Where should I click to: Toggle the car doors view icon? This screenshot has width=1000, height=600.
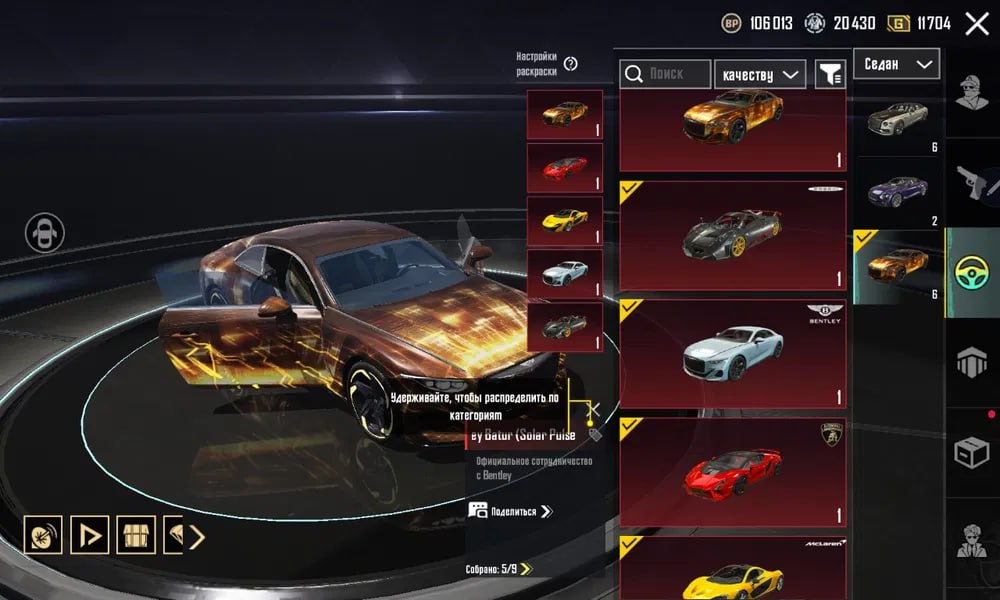click(x=45, y=233)
